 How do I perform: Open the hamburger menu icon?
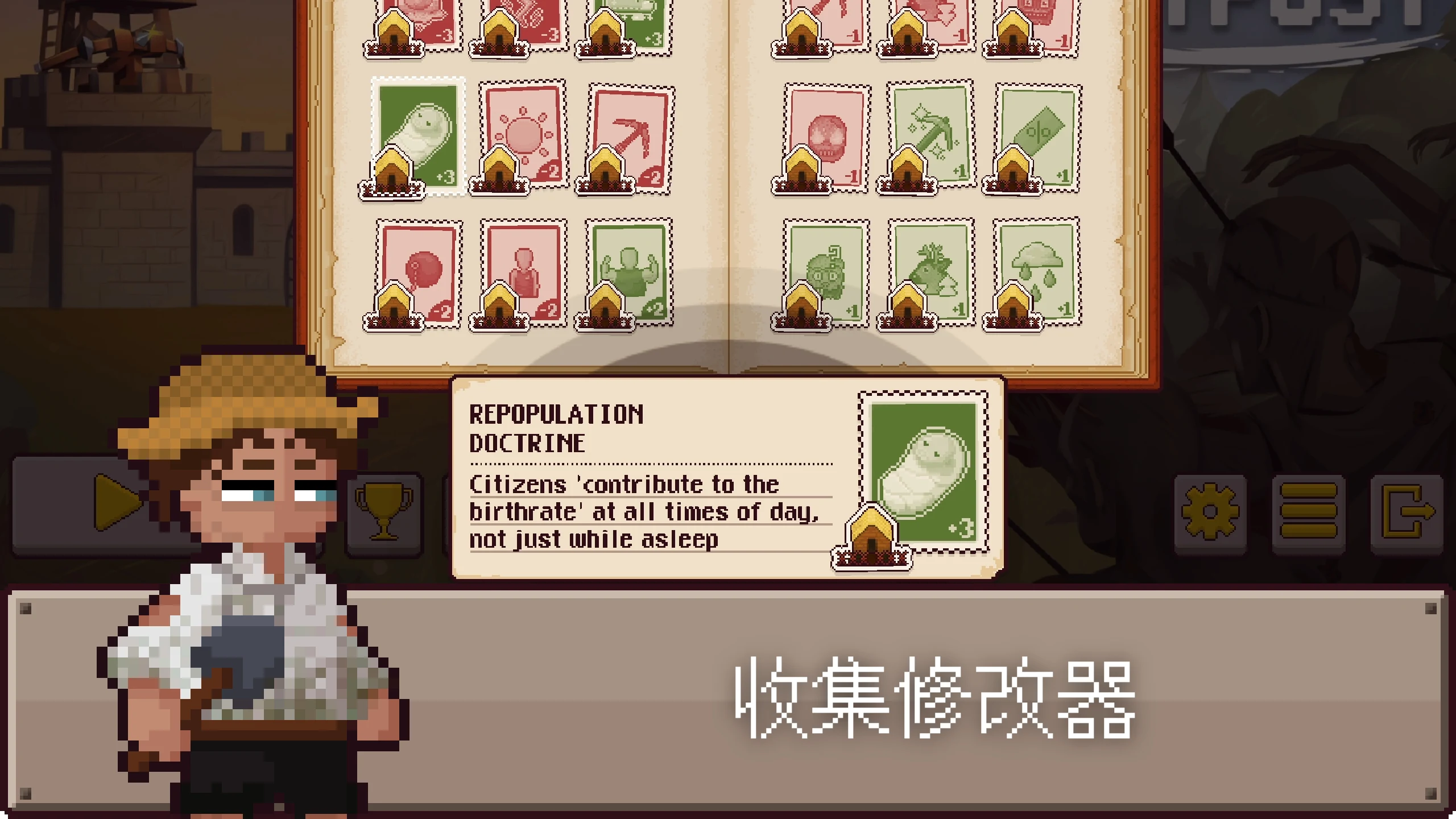pos(1309,510)
